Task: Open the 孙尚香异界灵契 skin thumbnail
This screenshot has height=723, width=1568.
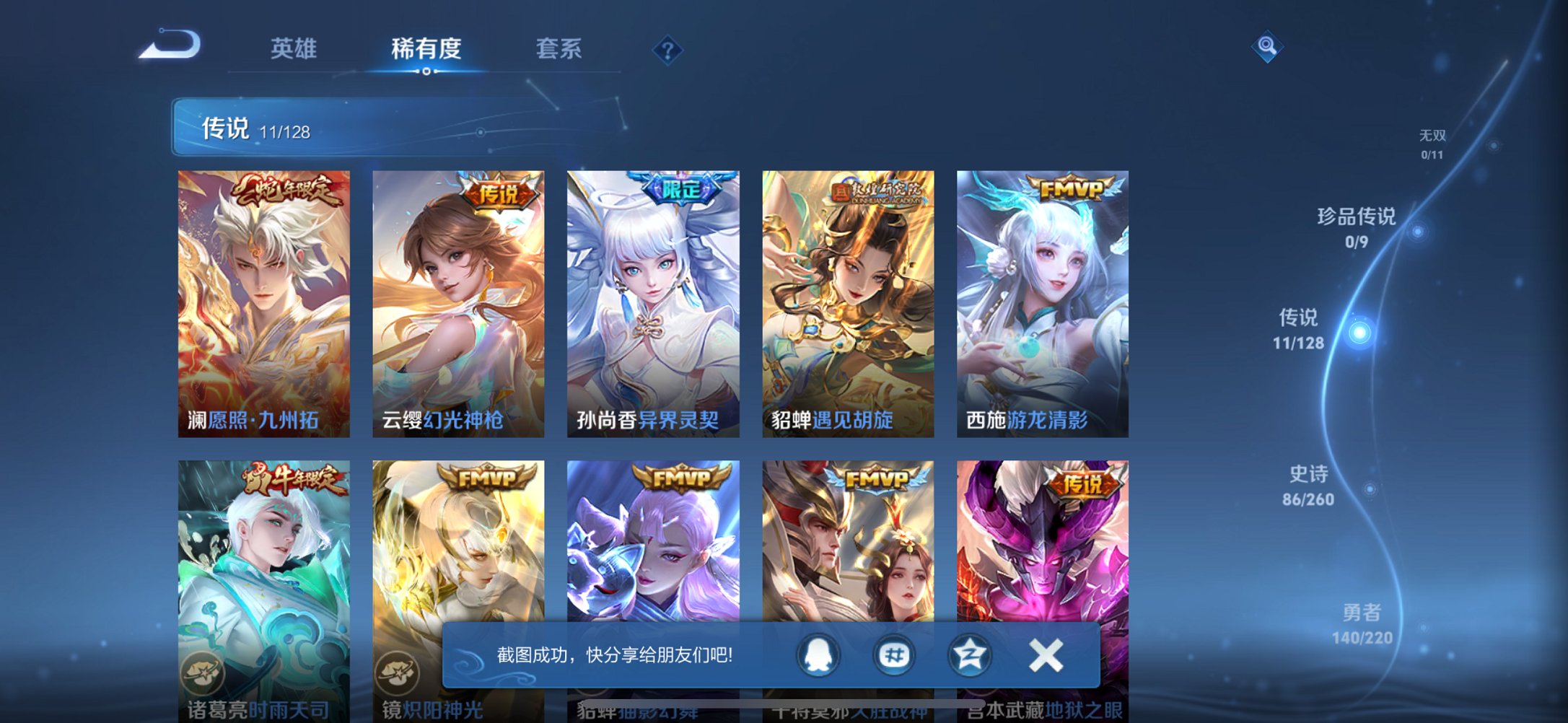Action: 649,303
